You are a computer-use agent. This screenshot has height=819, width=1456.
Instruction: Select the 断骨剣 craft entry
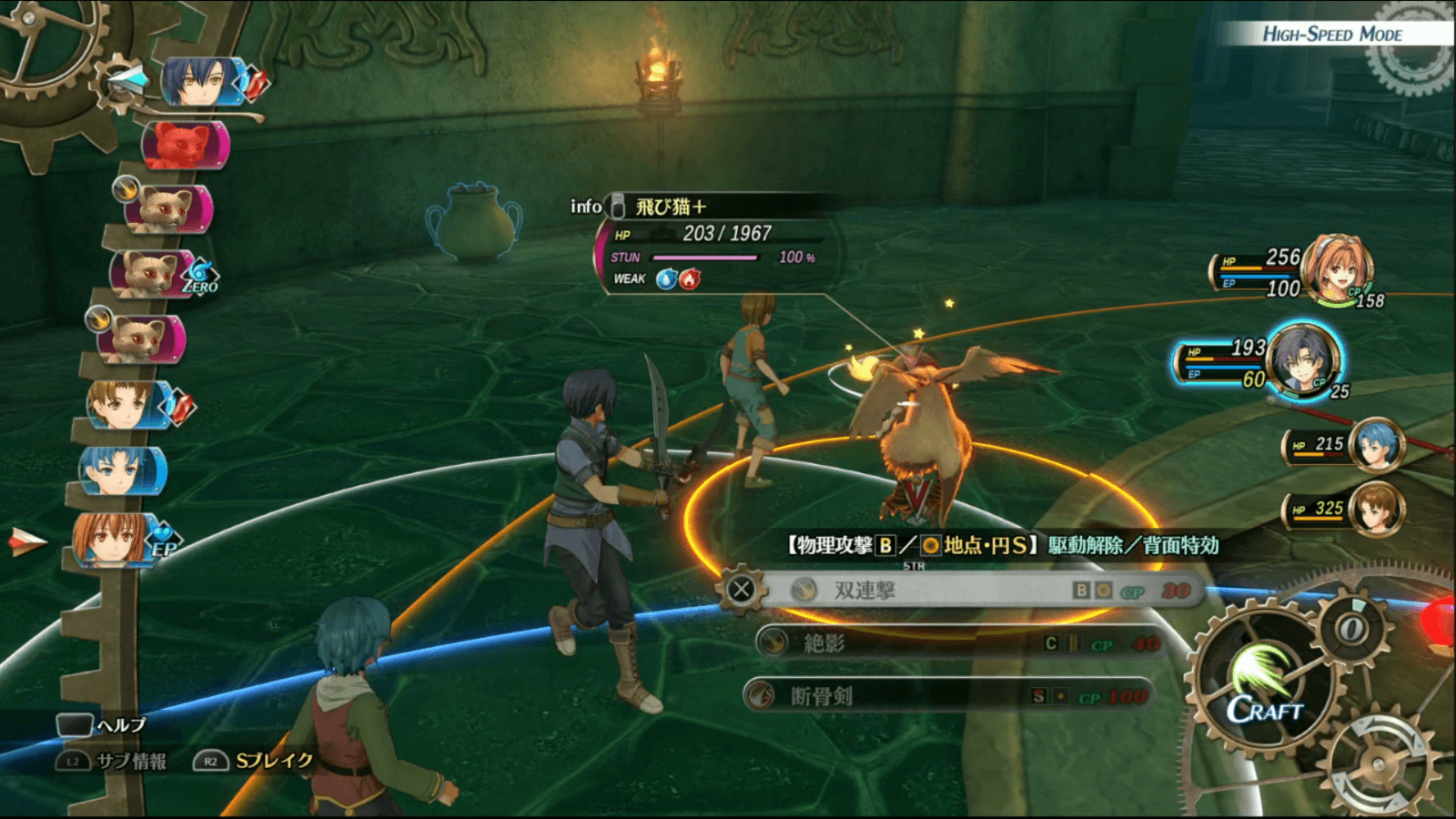coord(946,696)
